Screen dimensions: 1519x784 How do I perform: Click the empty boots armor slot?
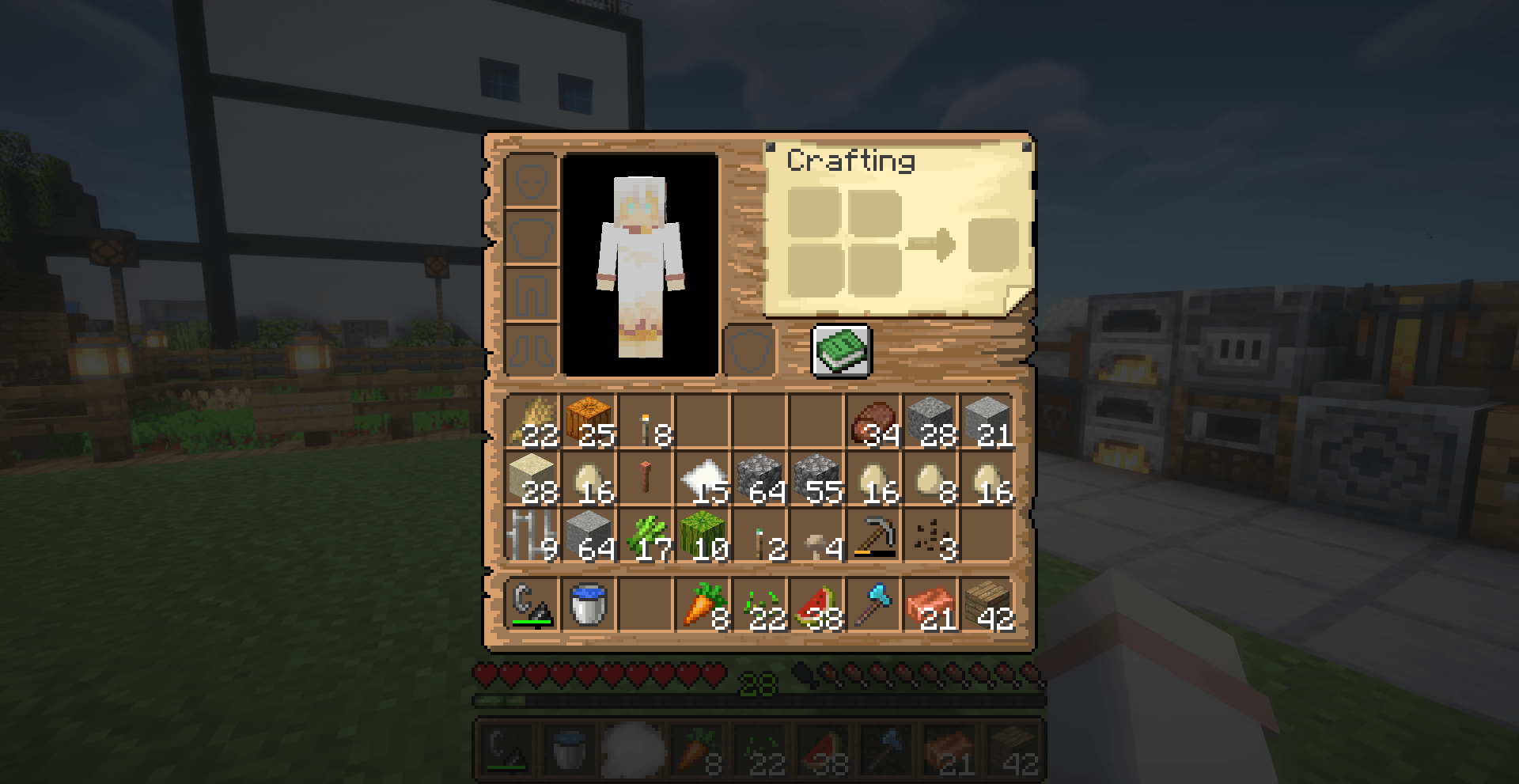point(532,348)
